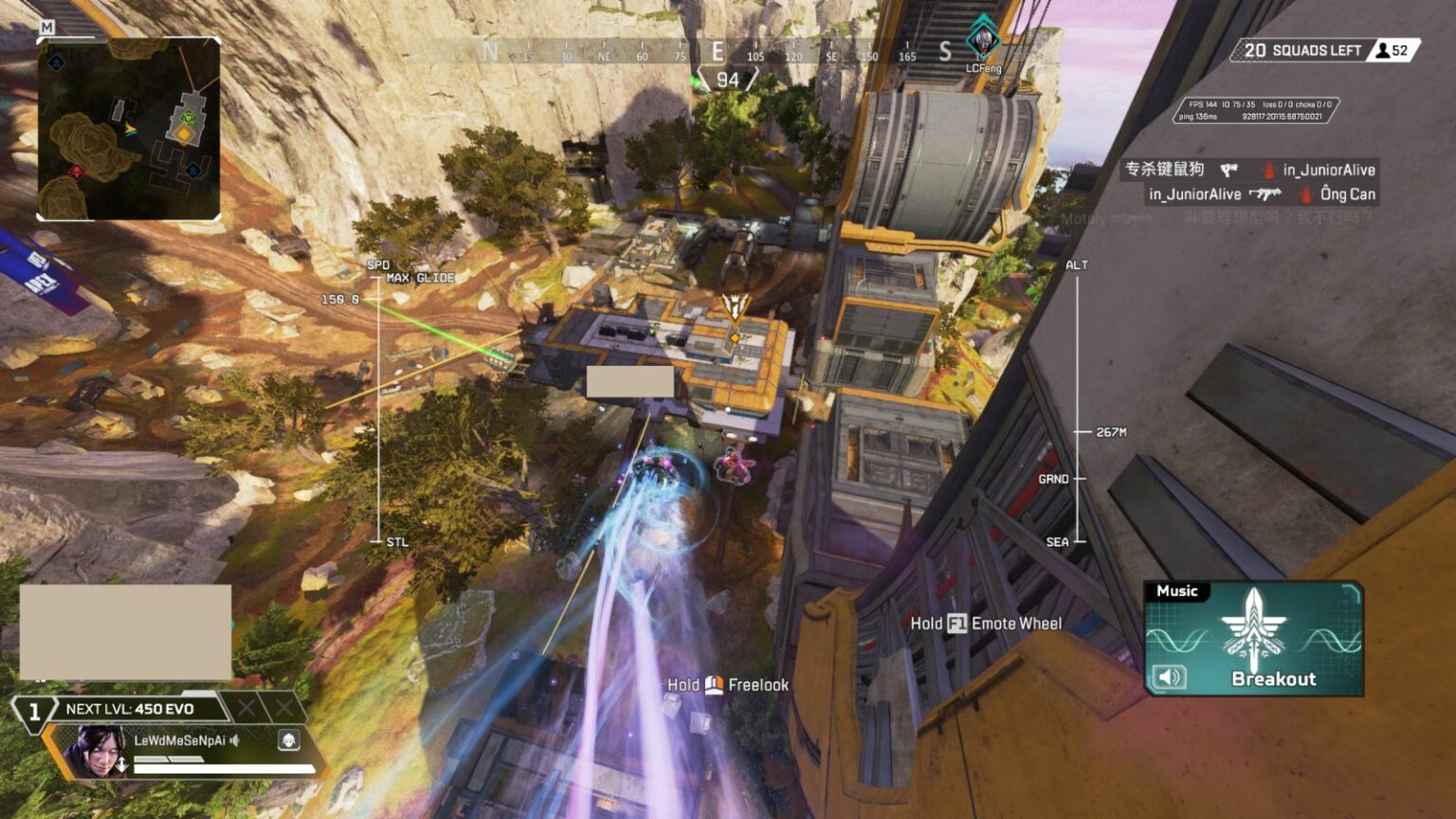The image size is (1456, 819).
Task: Select the Music tab on the track widget
Action: [1178, 591]
